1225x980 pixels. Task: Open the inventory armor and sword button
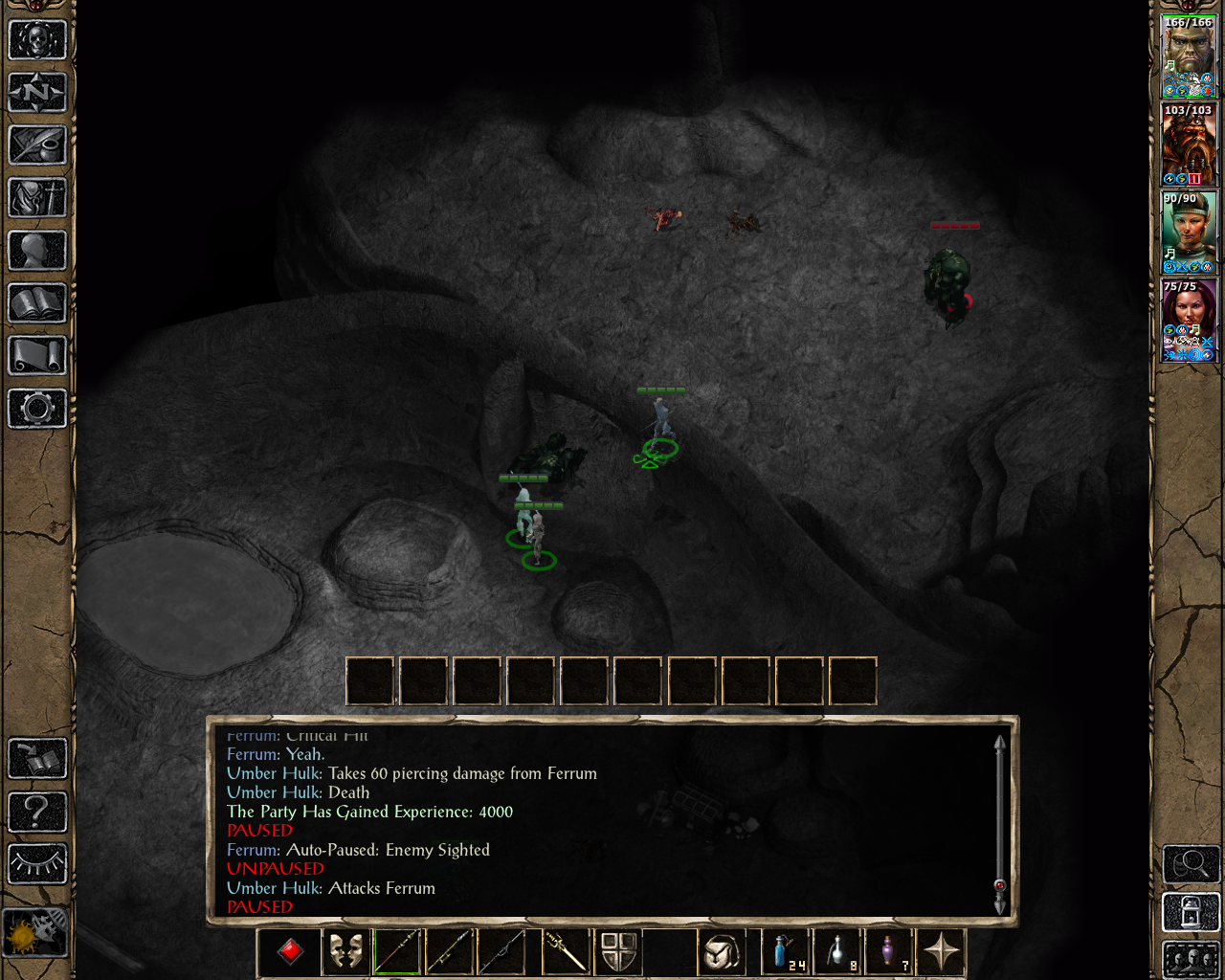point(37,198)
